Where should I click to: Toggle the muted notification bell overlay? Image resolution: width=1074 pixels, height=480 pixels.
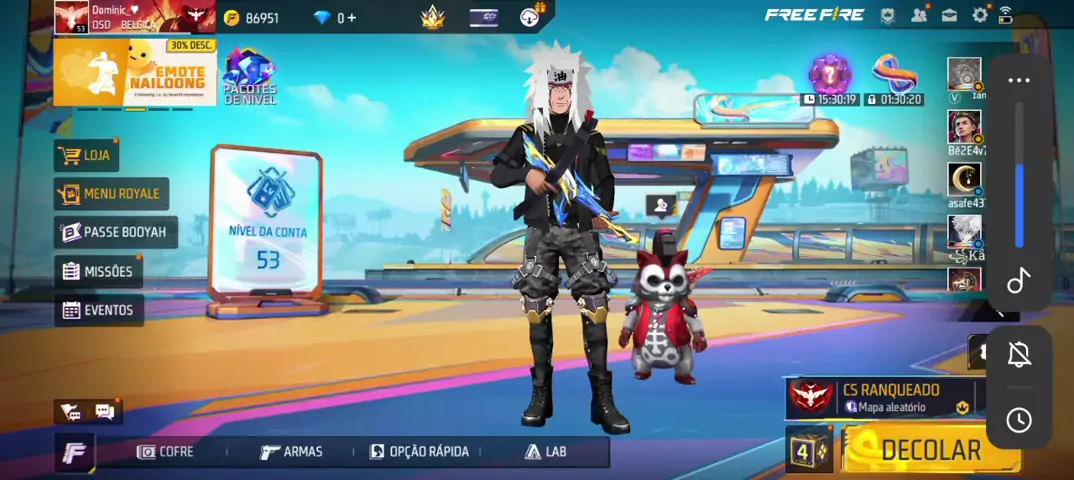[1019, 354]
